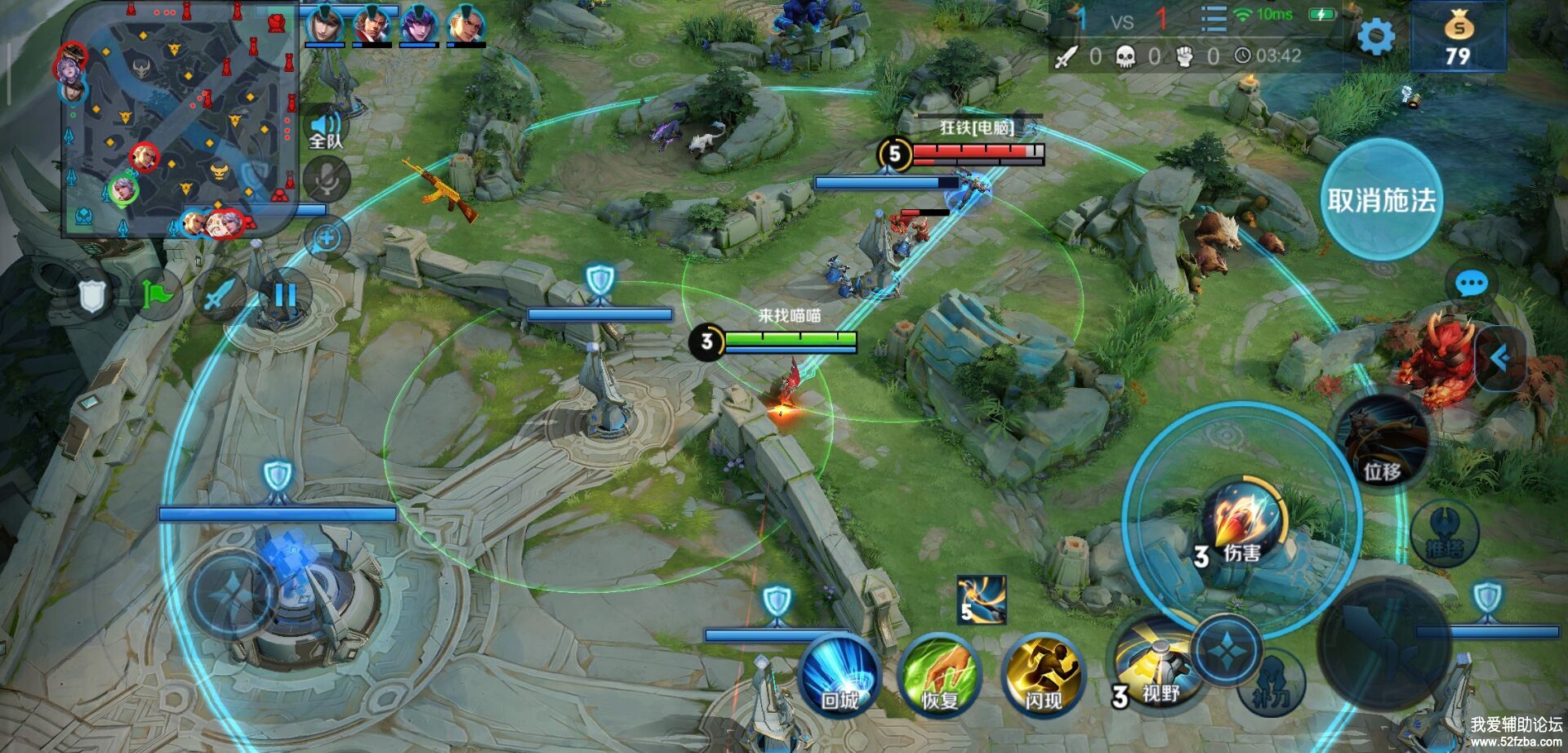Toggle the microphone button
This screenshot has width=1568, height=753.
click(326, 180)
